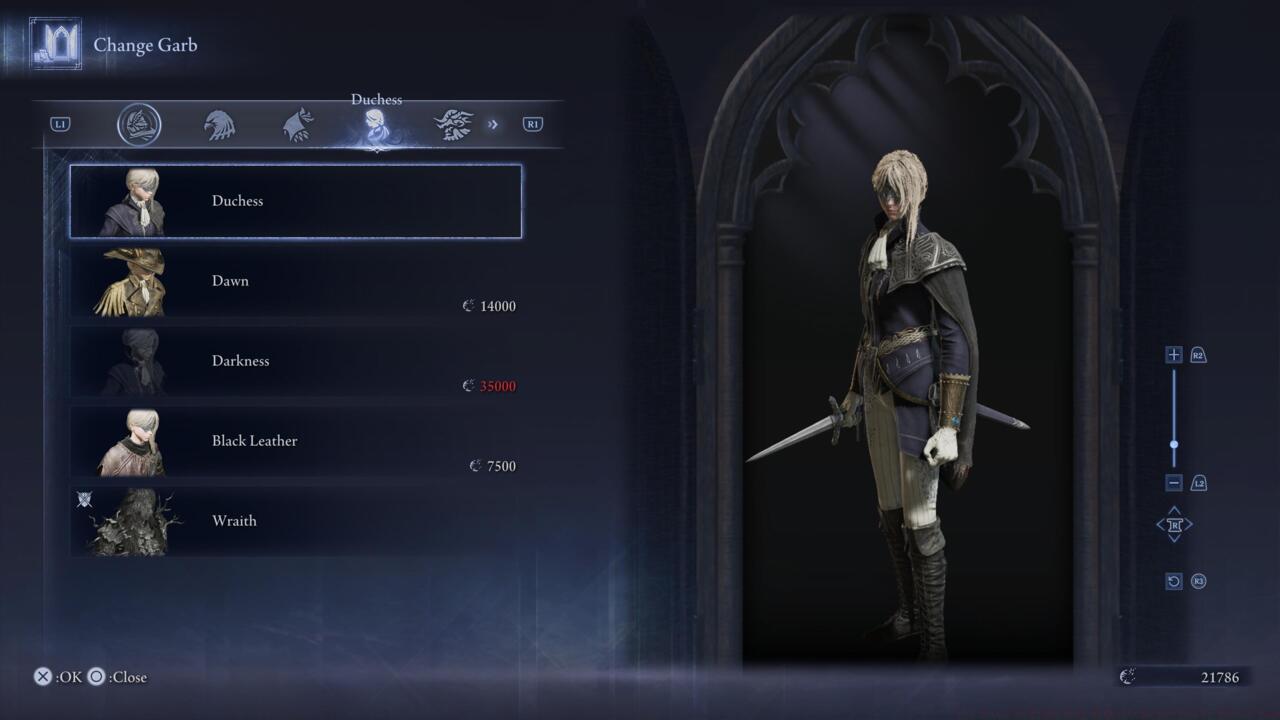This screenshot has width=1280, height=720.
Task: Select the Duchess character tab
Action: pyautogui.click(x=376, y=125)
